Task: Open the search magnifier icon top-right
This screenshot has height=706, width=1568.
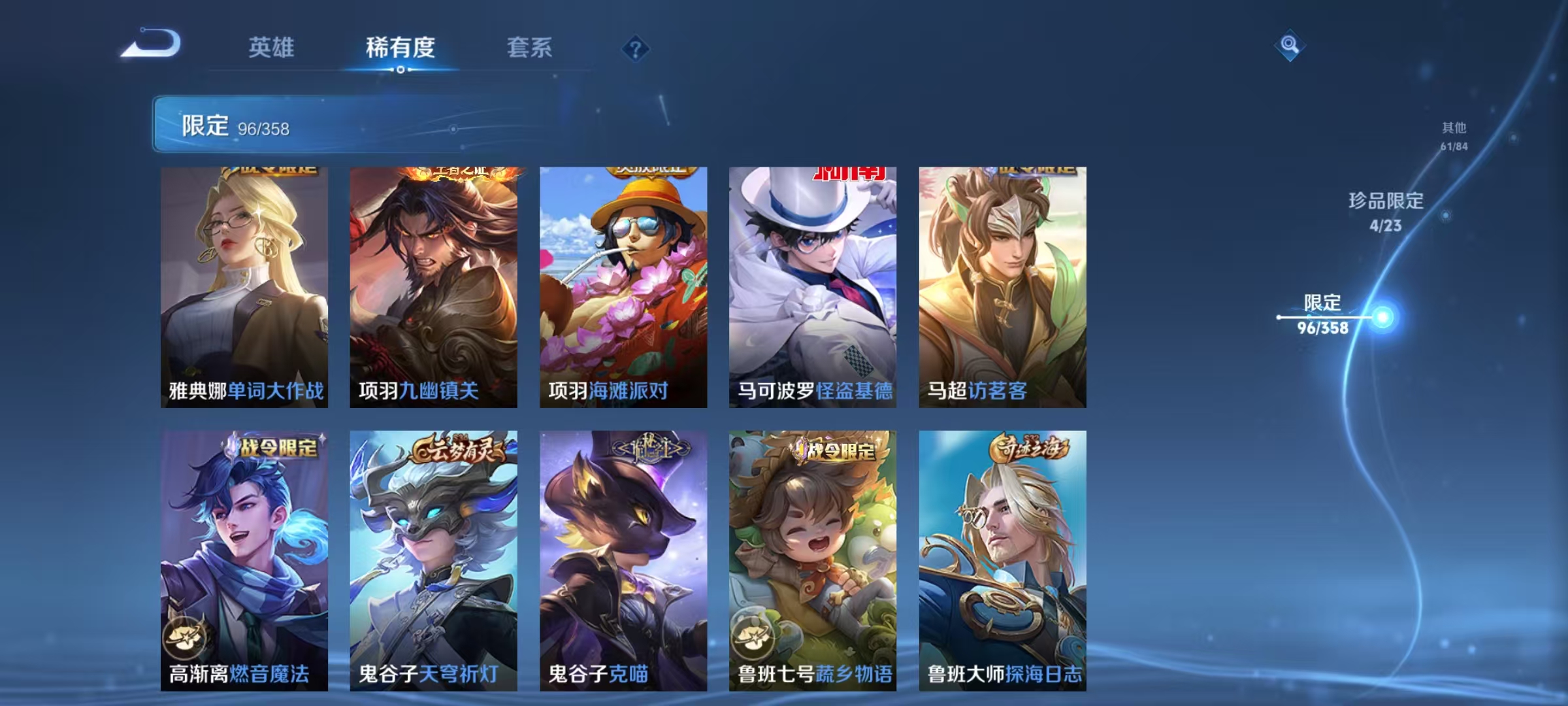Action: (x=1288, y=46)
